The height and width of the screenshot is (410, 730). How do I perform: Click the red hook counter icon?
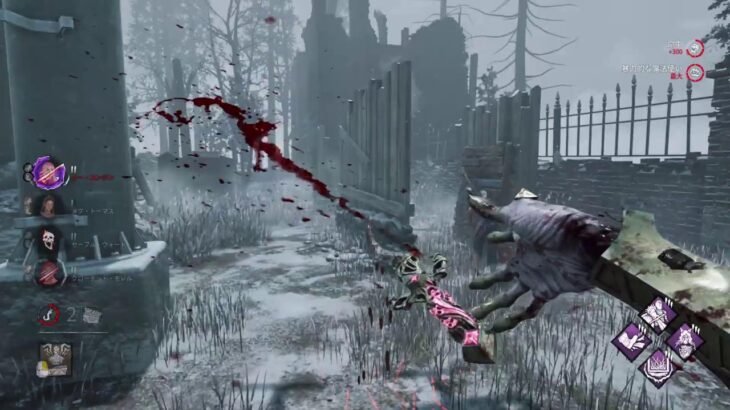(48, 316)
